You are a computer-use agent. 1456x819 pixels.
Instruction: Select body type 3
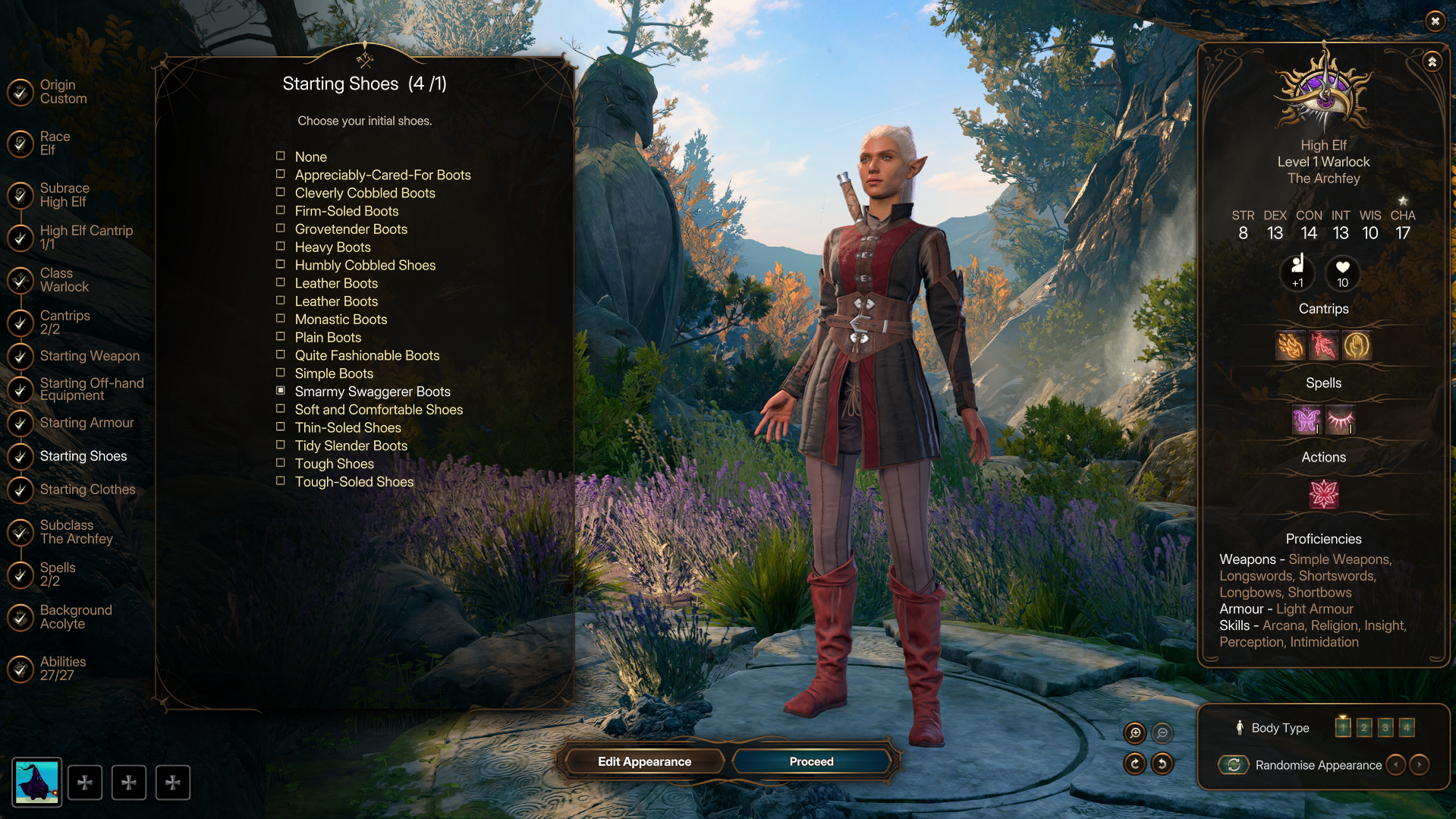tap(1385, 728)
